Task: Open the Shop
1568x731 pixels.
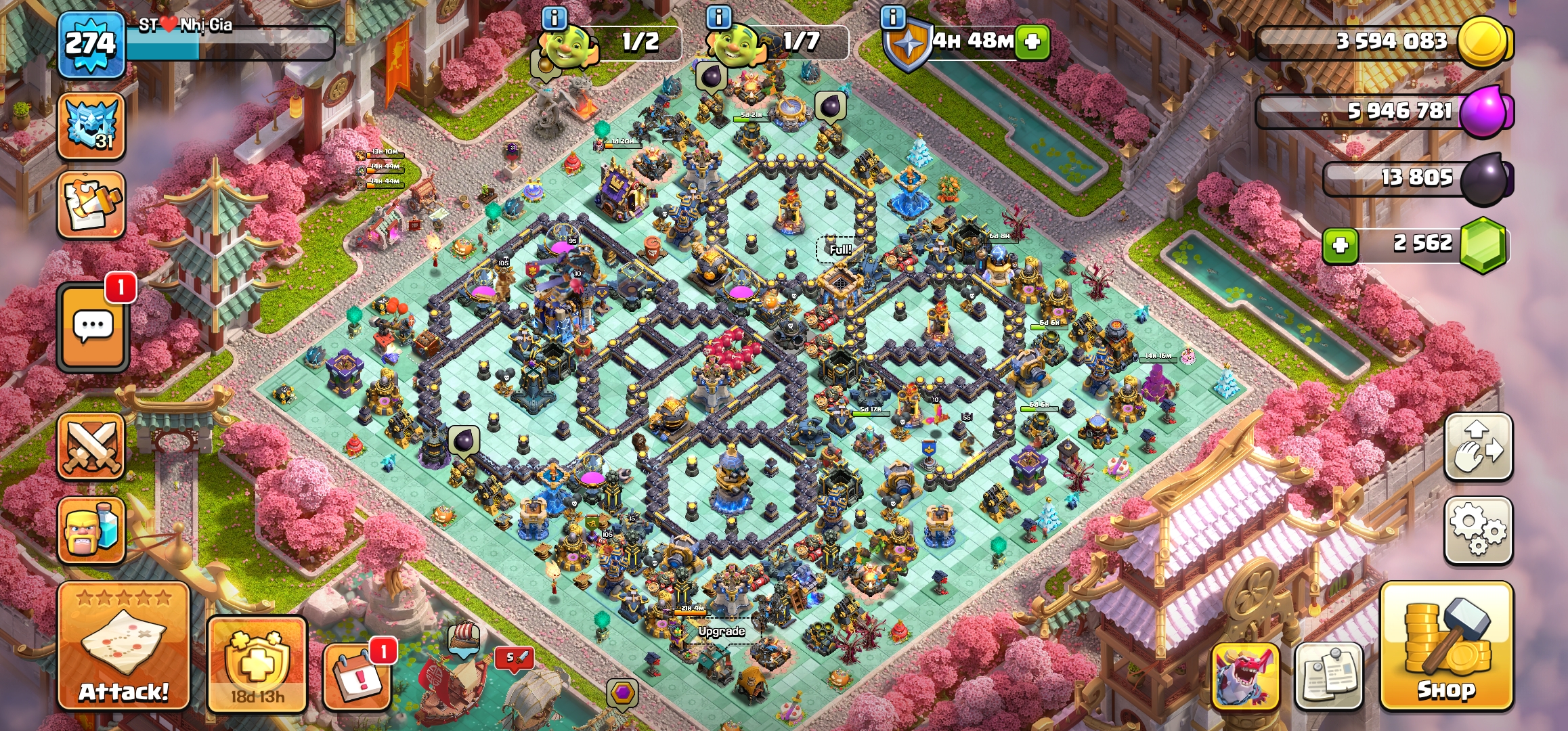Action: click(1446, 646)
